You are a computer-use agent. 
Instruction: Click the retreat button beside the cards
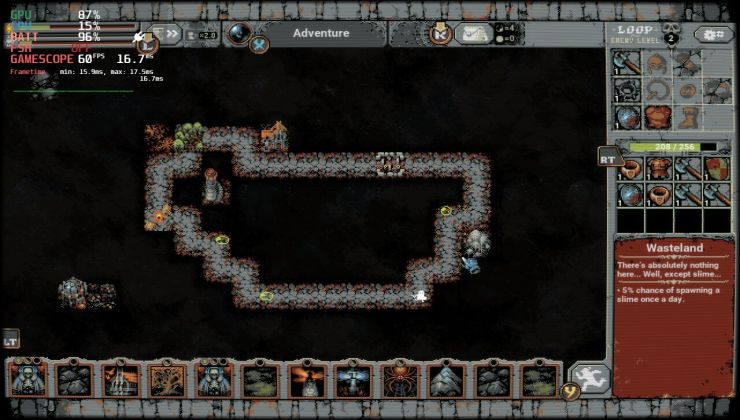588,380
